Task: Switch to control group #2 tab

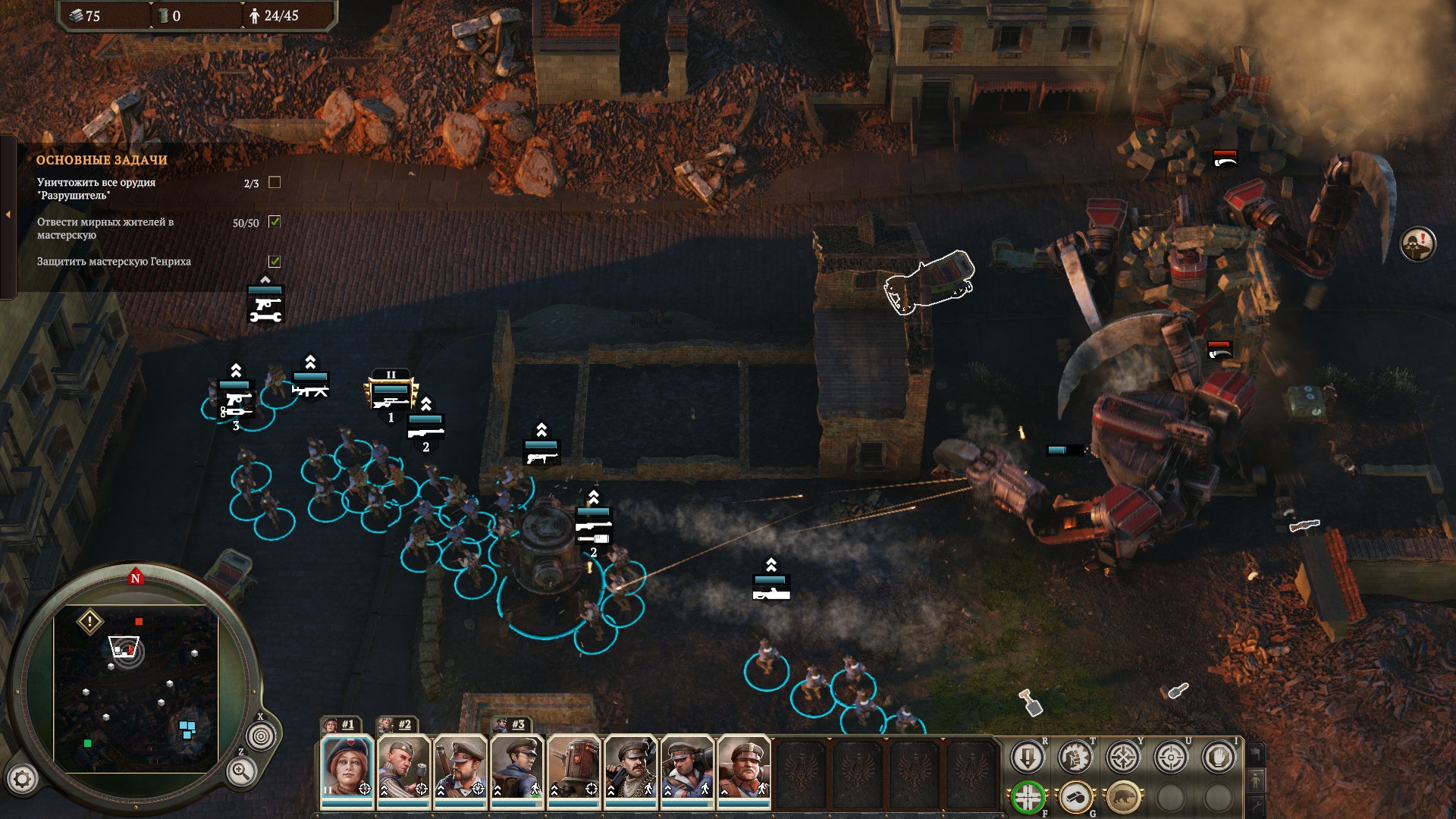Action: 397,725
